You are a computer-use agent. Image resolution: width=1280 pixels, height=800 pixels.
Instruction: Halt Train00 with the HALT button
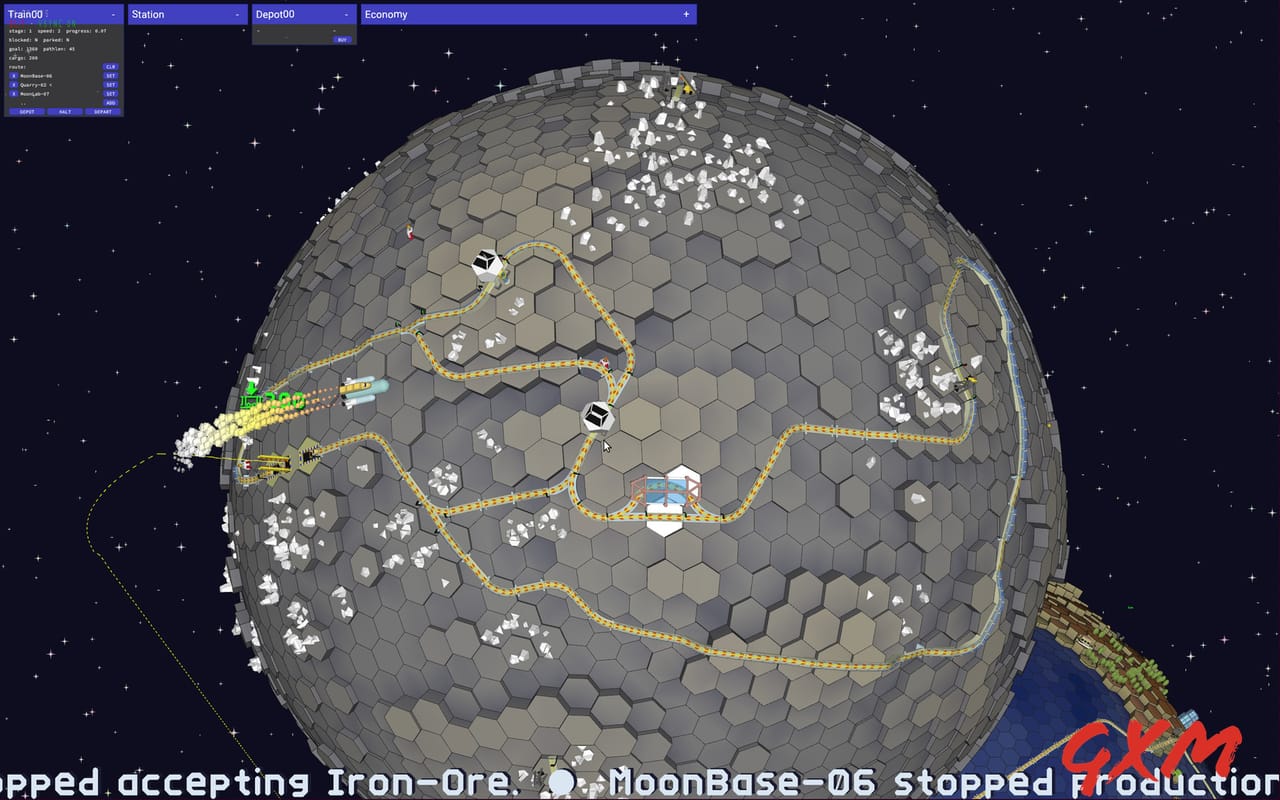64,112
